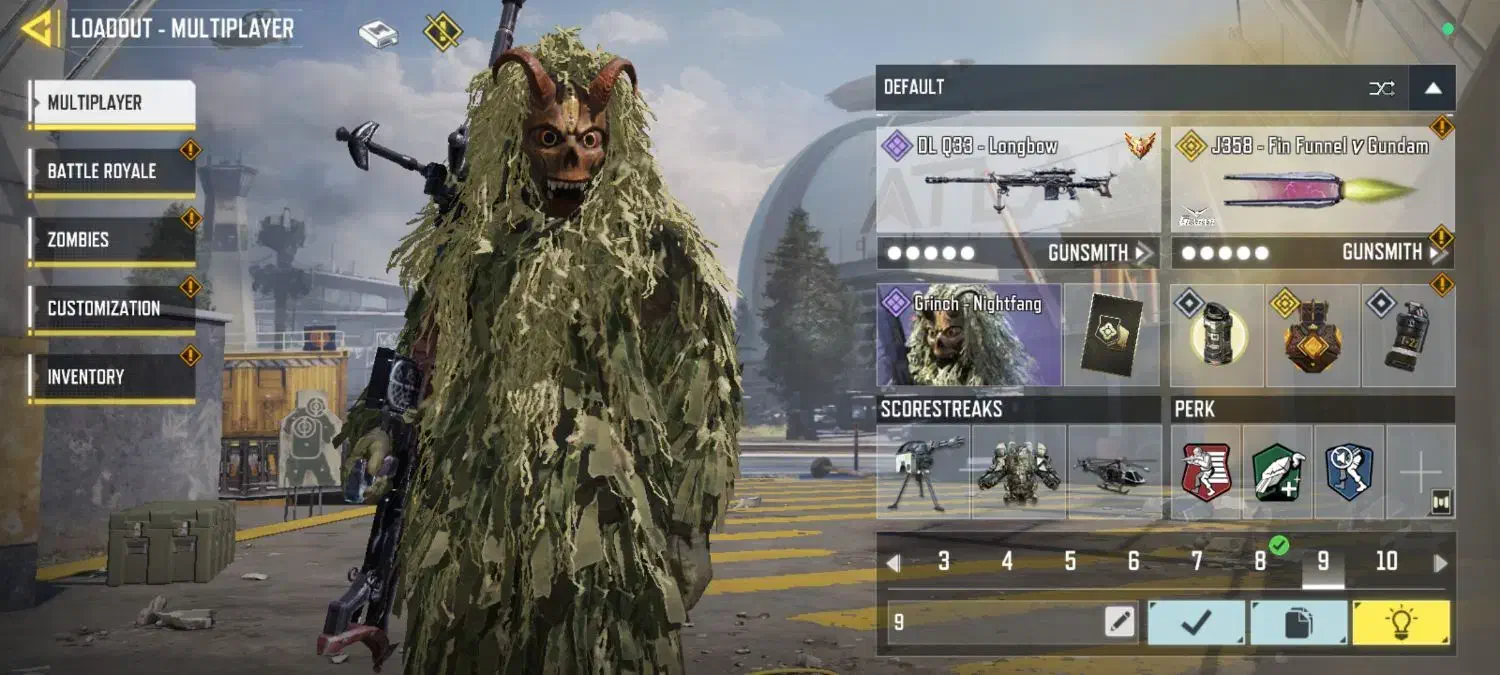Confirm loadout with the checkmark button
Screen dimensions: 1500x675
click(x=1196, y=622)
